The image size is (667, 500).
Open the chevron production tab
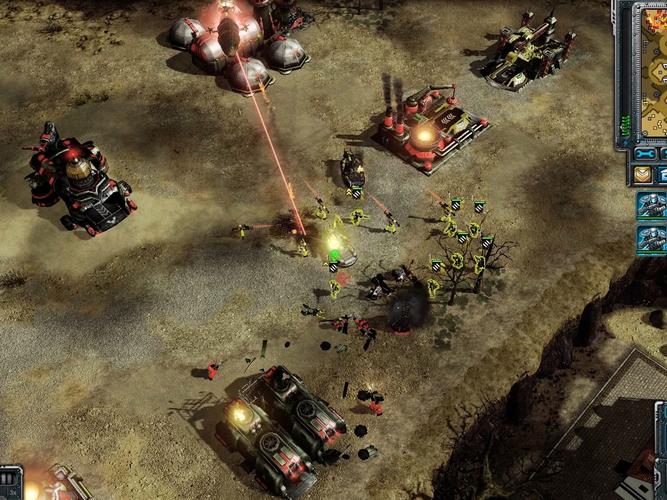tap(643, 174)
